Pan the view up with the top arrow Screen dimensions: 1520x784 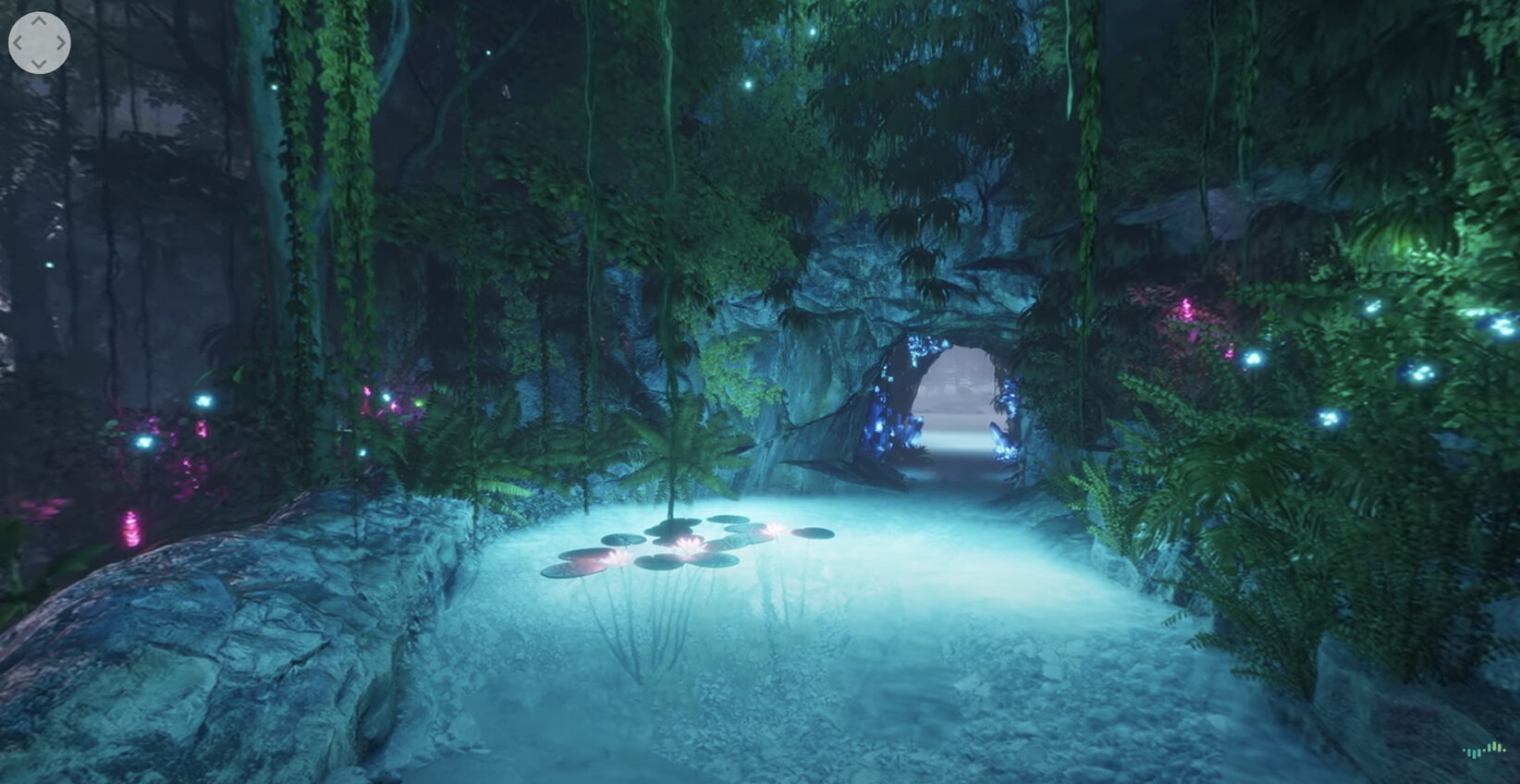[39, 22]
